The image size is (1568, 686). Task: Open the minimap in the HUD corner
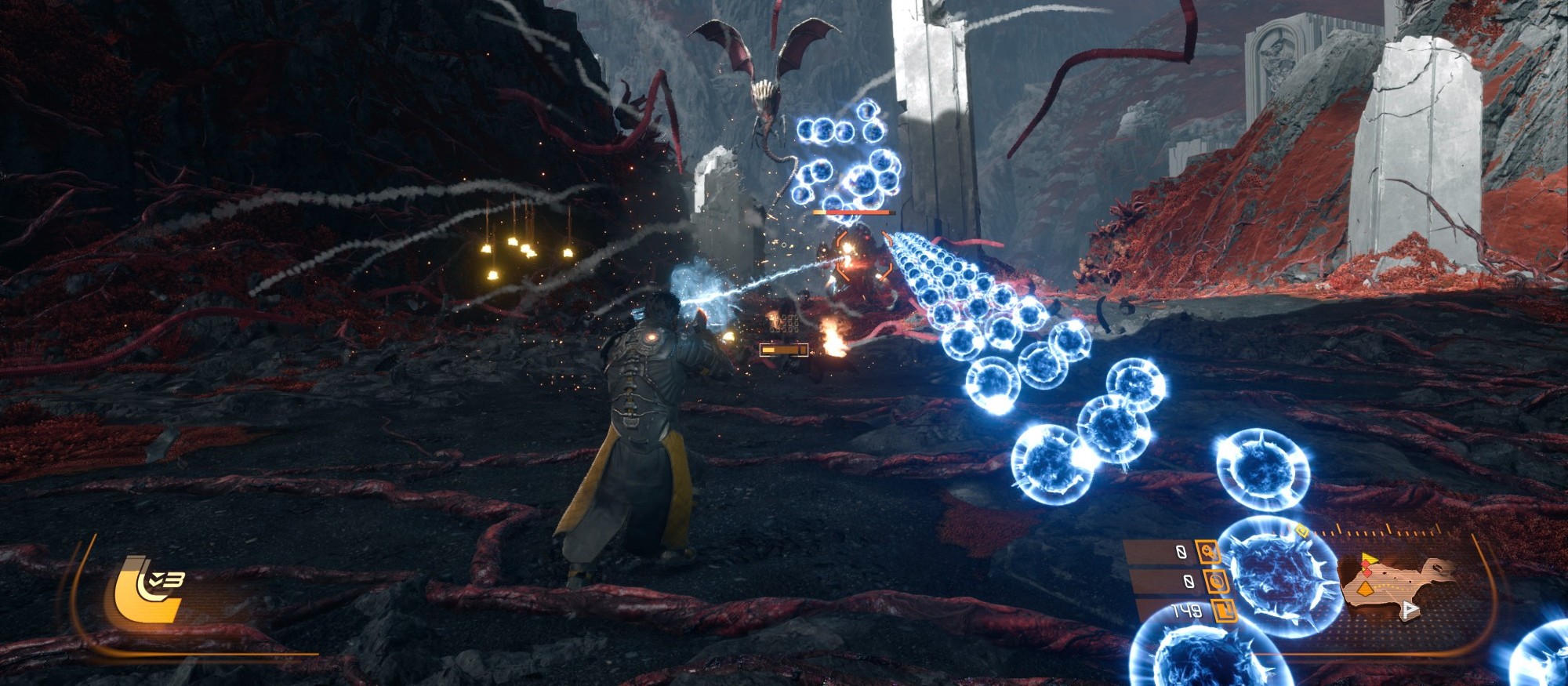tap(1398, 587)
